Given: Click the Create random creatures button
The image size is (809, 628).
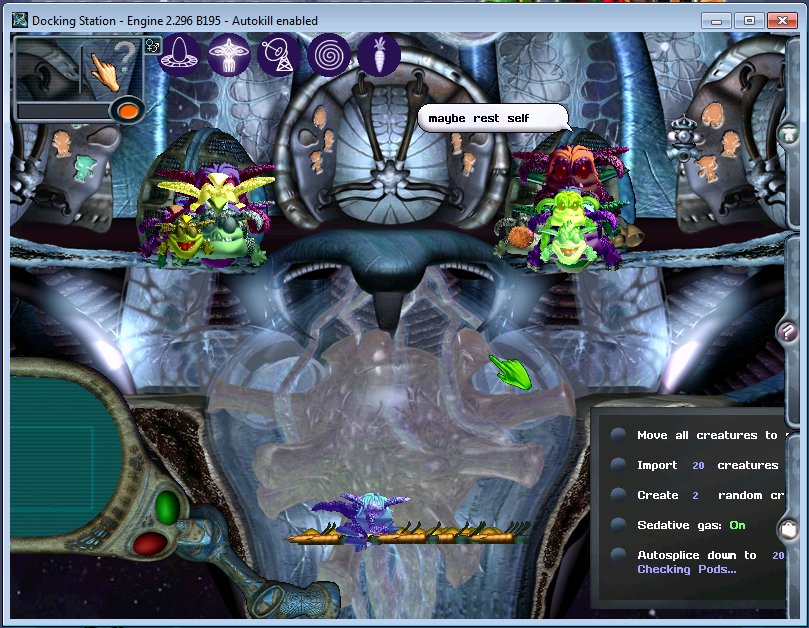Looking at the screenshot, I should pos(619,495).
